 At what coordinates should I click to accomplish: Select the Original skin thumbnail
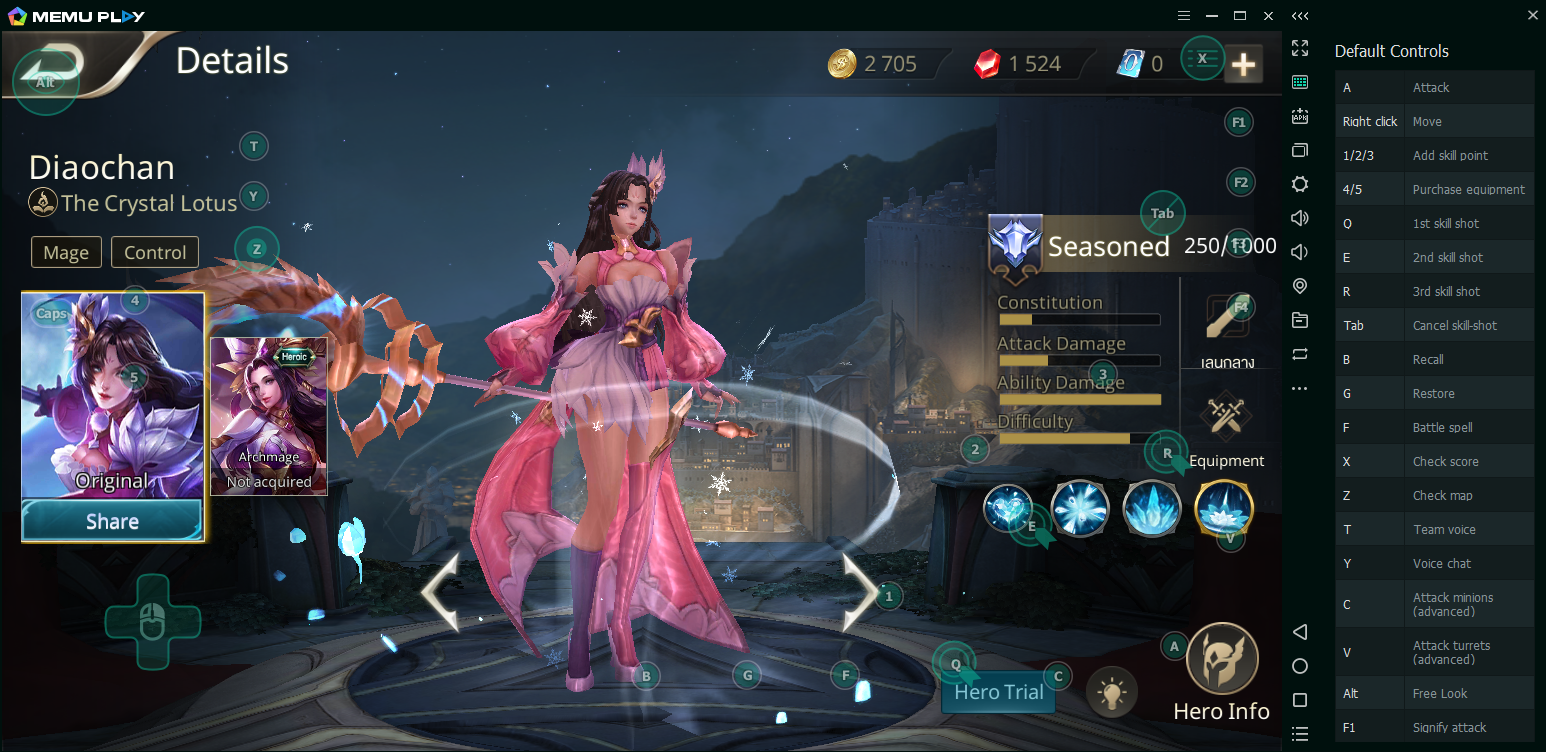pos(112,396)
